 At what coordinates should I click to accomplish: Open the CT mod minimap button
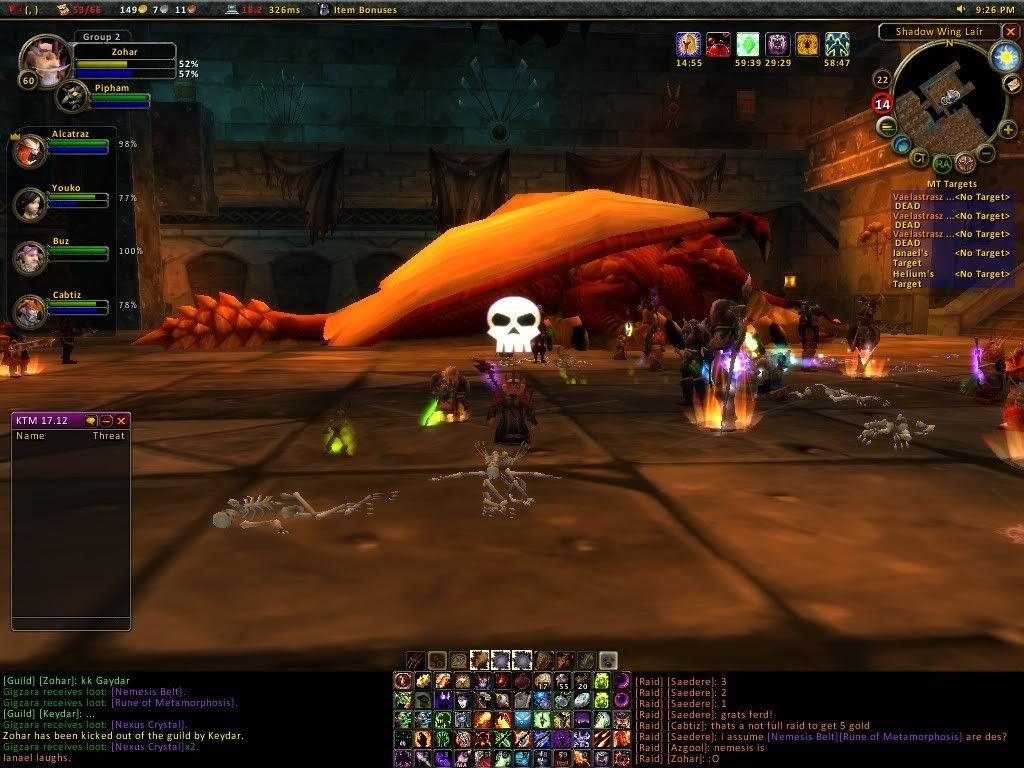pyautogui.click(x=918, y=157)
